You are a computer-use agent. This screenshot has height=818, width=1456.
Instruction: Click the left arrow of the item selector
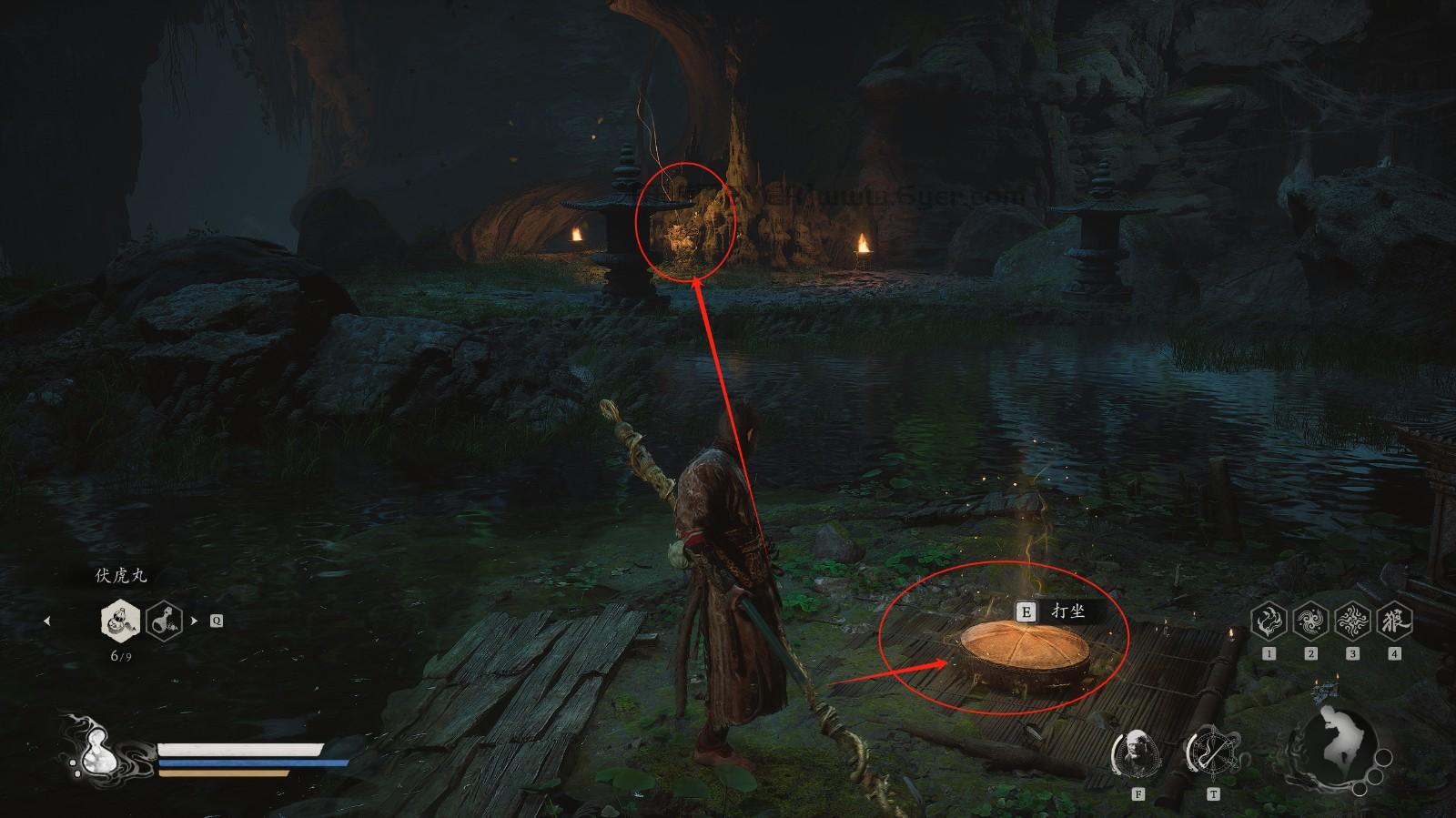coord(47,621)
